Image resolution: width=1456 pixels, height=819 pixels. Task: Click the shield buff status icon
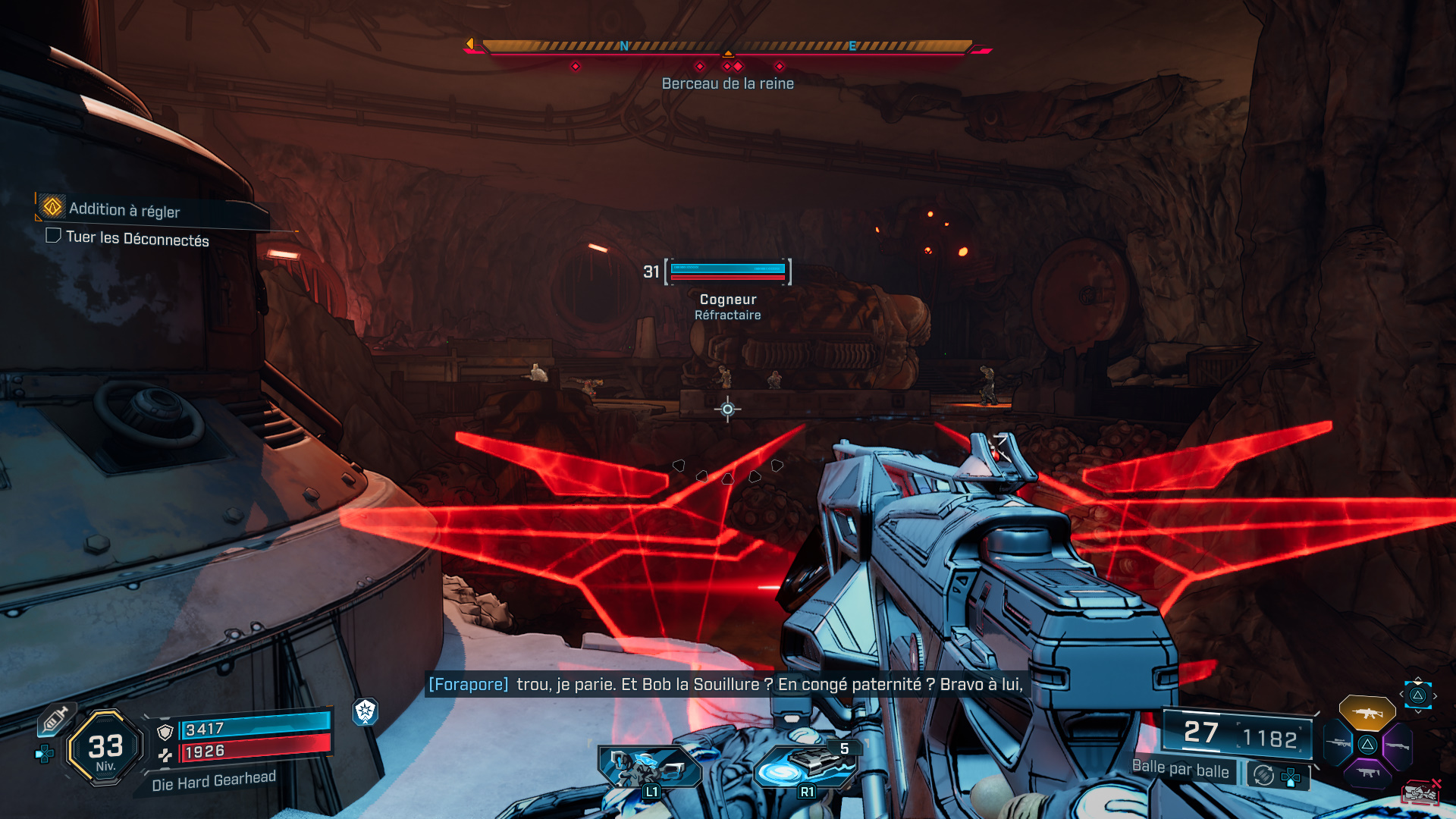[x=366, y=711]
